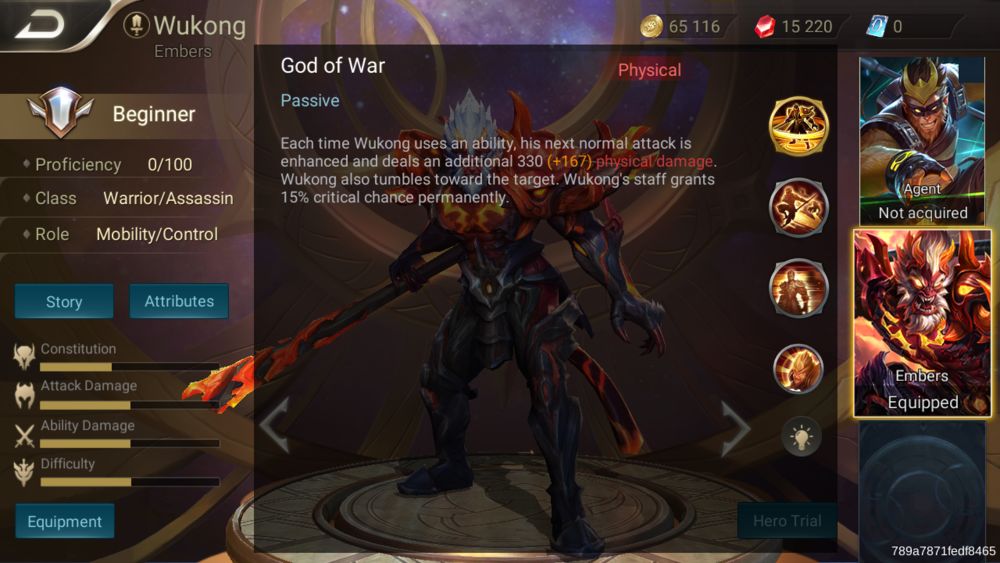Open the gold coin balance
The image size is (1000, 563).
point(681,26)
